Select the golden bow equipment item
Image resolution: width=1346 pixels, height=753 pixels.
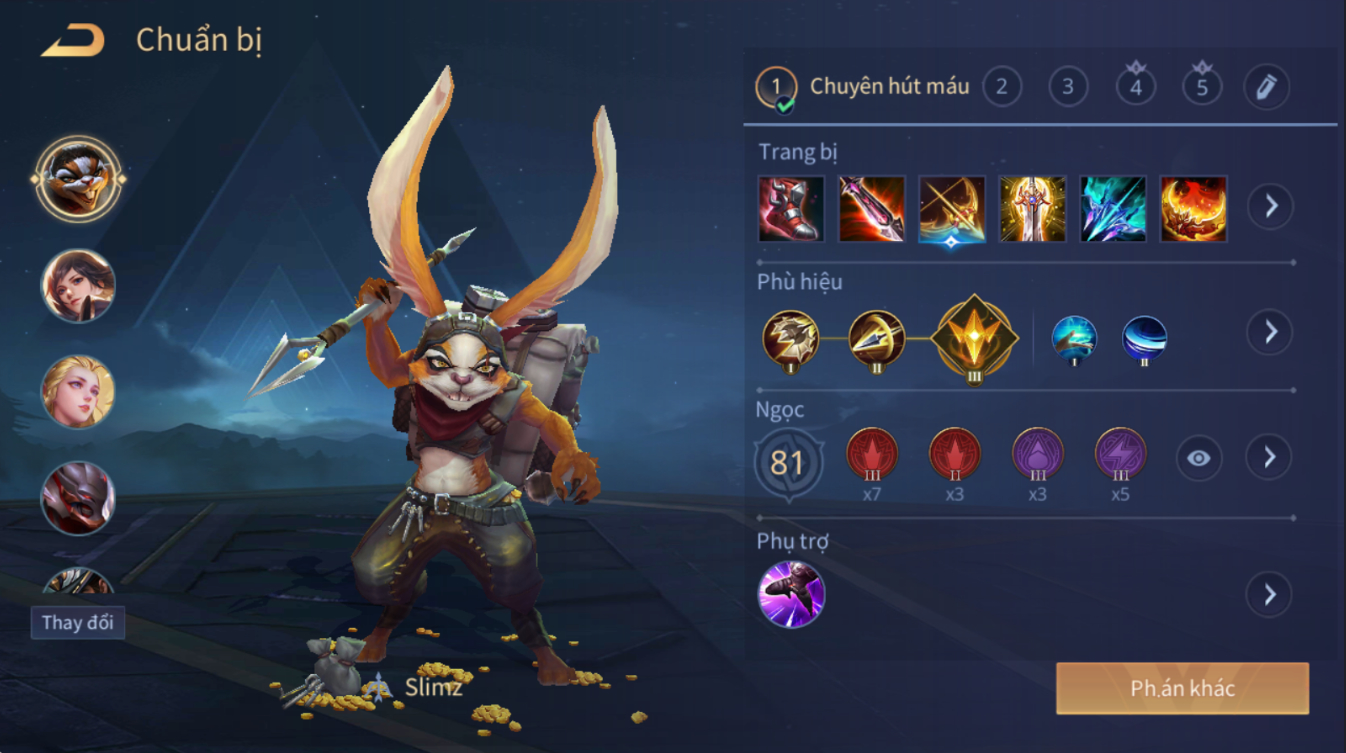[952, 209]
